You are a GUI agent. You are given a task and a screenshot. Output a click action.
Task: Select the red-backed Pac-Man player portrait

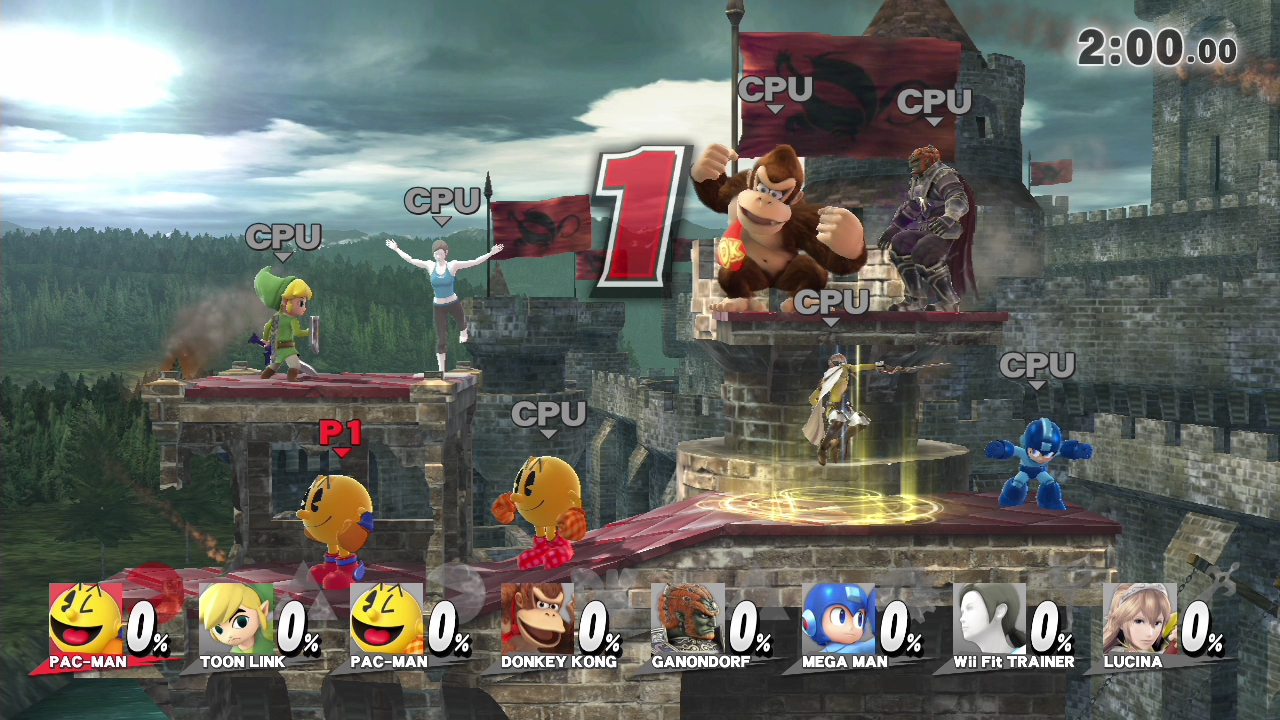86,619
